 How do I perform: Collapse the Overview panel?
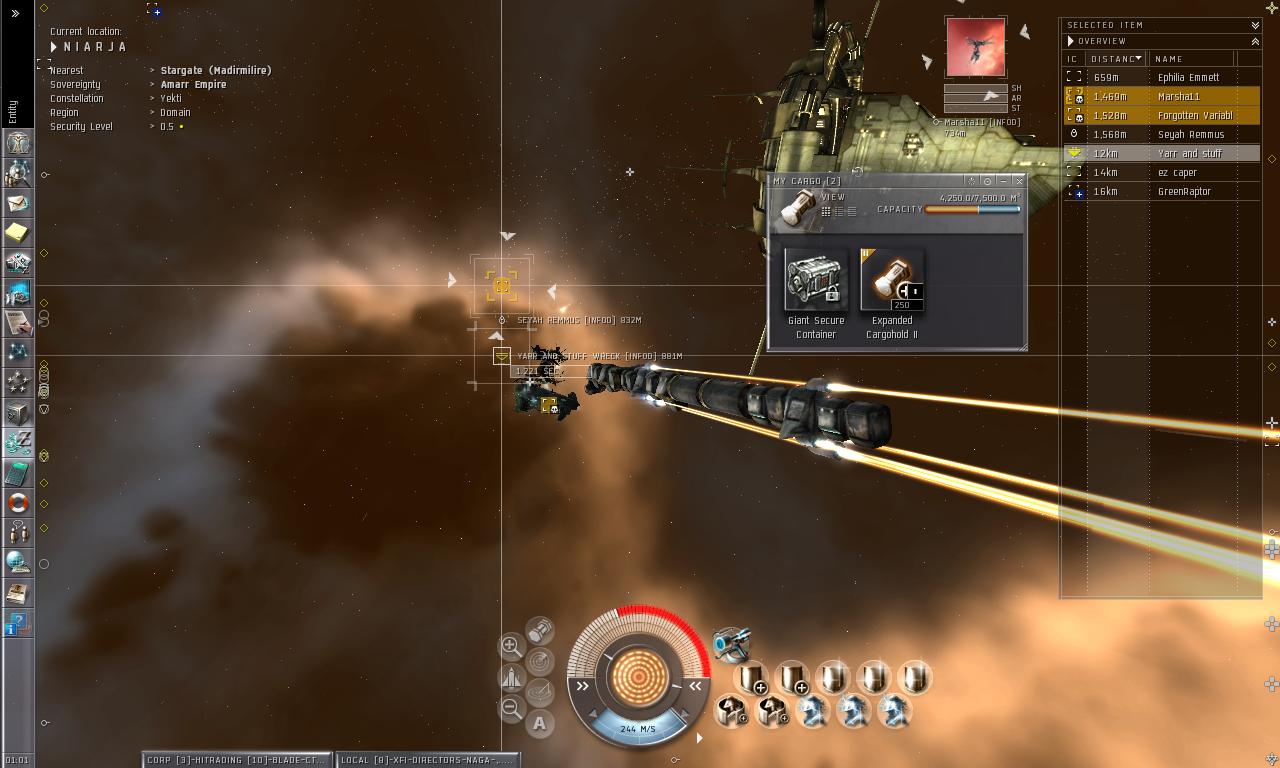click(1255, 41)
